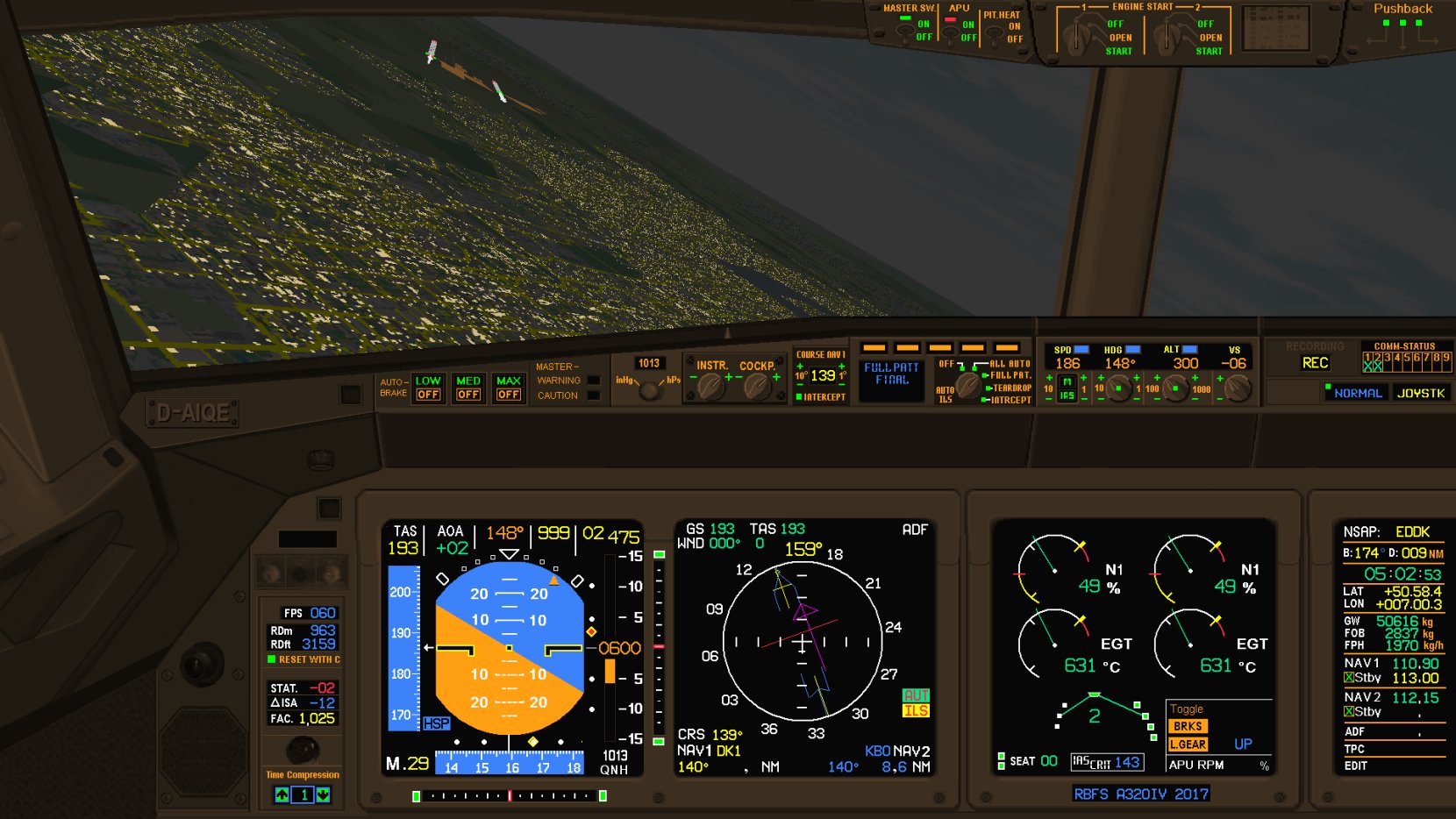The image size is (1456, 819).
Task: Click the INTERCEPT course indicator button
Action: coord(821,397)
